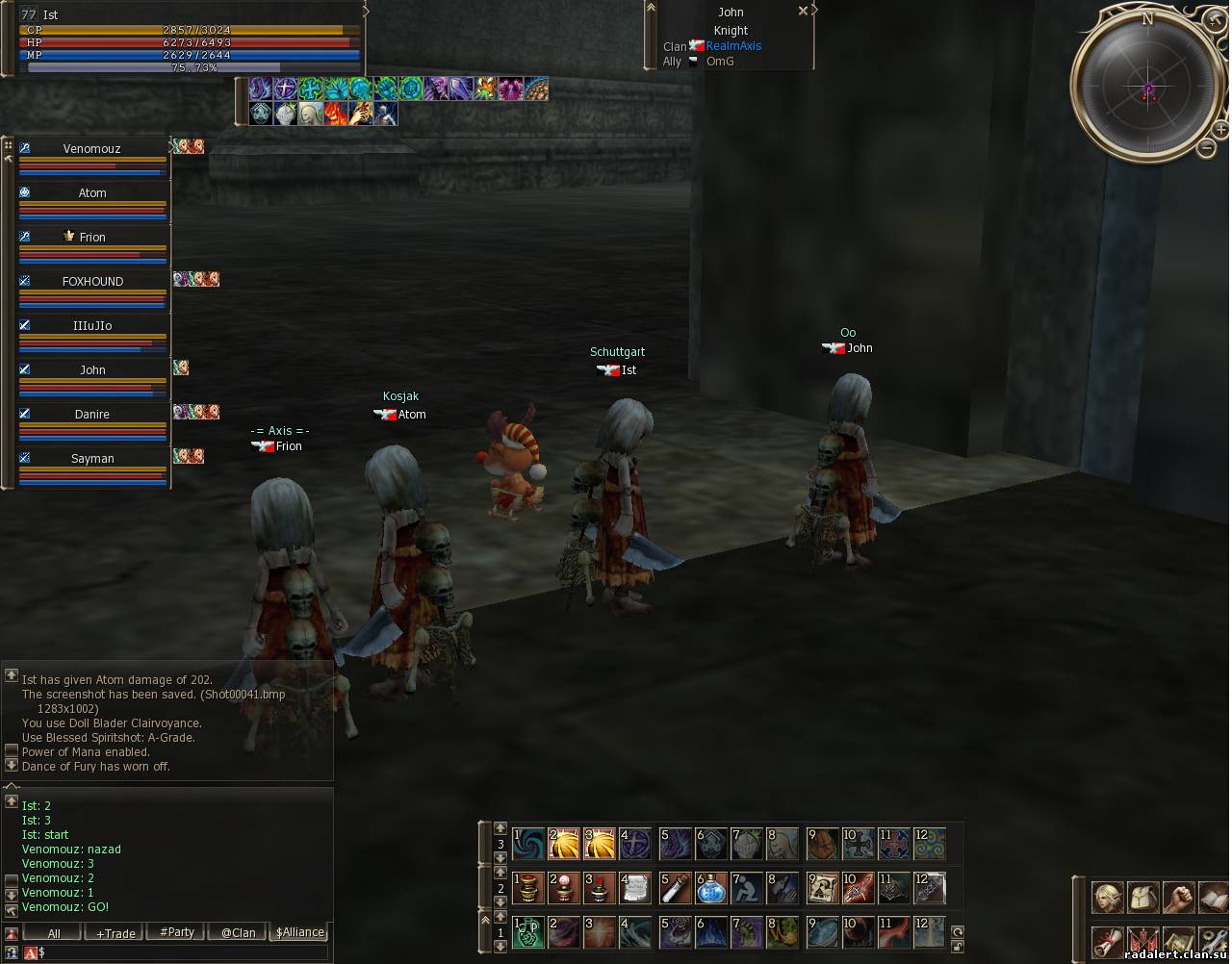Select party member Sayman

pos(92,459)
